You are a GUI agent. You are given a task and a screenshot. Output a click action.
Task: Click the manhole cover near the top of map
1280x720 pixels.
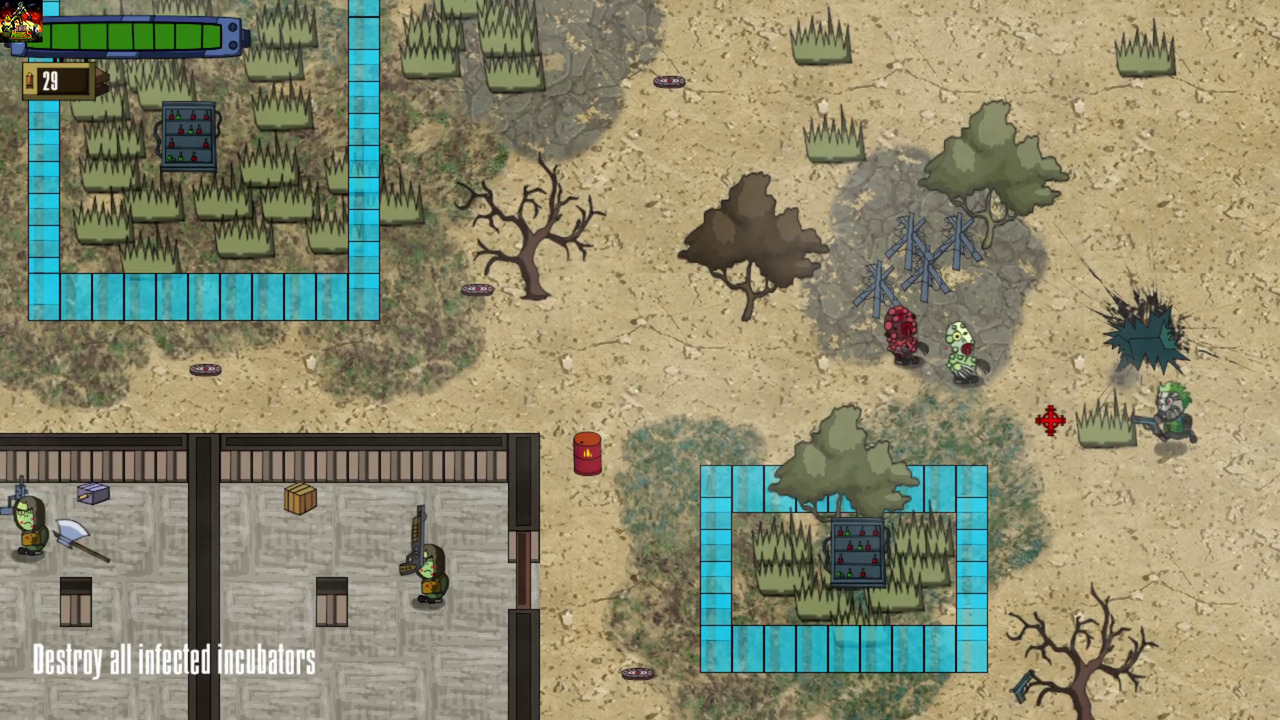point(668,81)
